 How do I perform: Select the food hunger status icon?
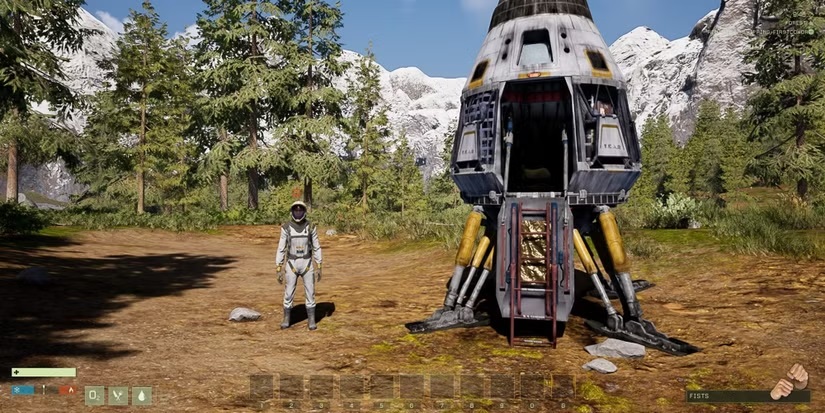click(x=118, y=395)
